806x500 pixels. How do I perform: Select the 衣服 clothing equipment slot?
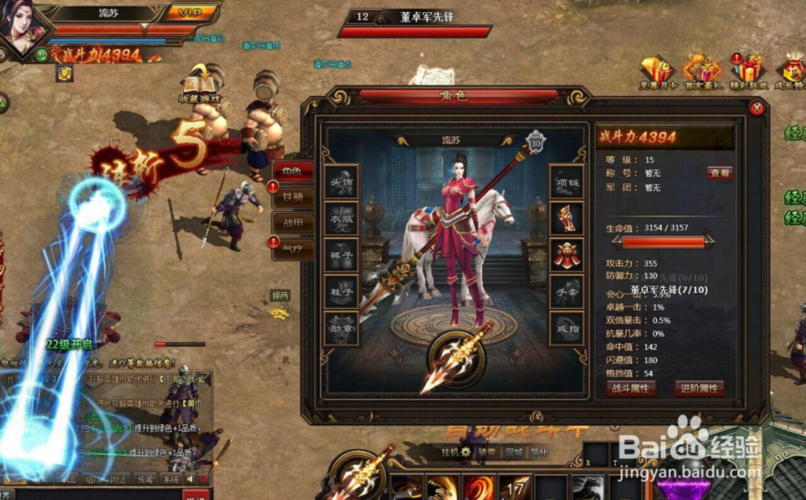click(x=342, y=218)
